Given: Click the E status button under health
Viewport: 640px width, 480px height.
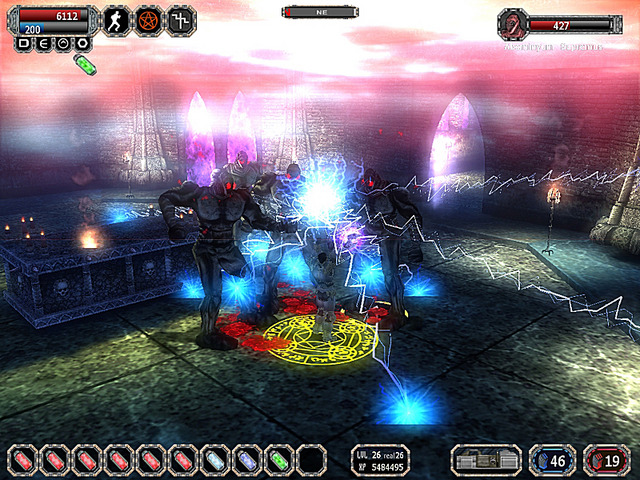Looking at the screenshot, I should [43, 43].
